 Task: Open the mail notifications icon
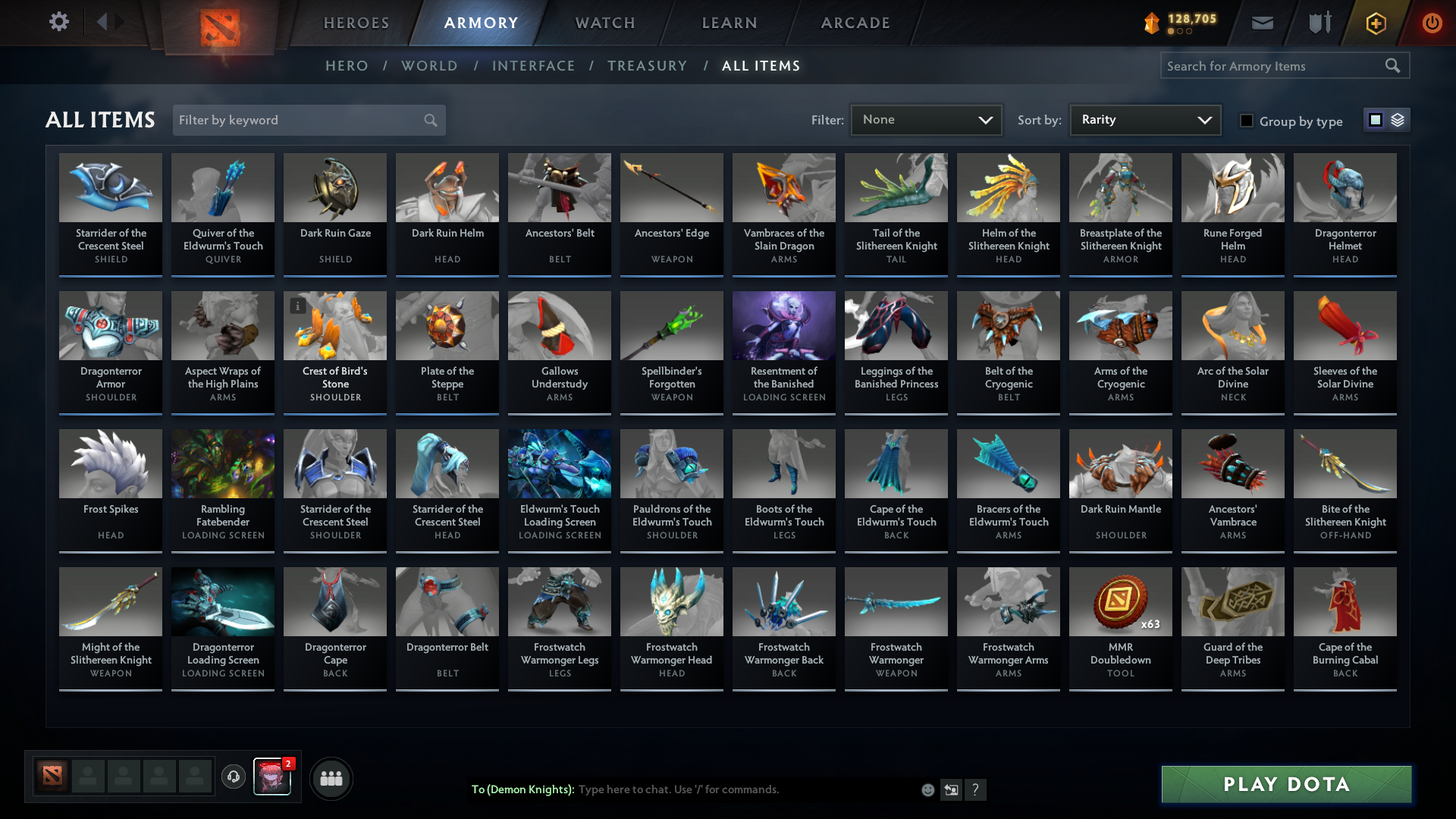(1262, 23)
